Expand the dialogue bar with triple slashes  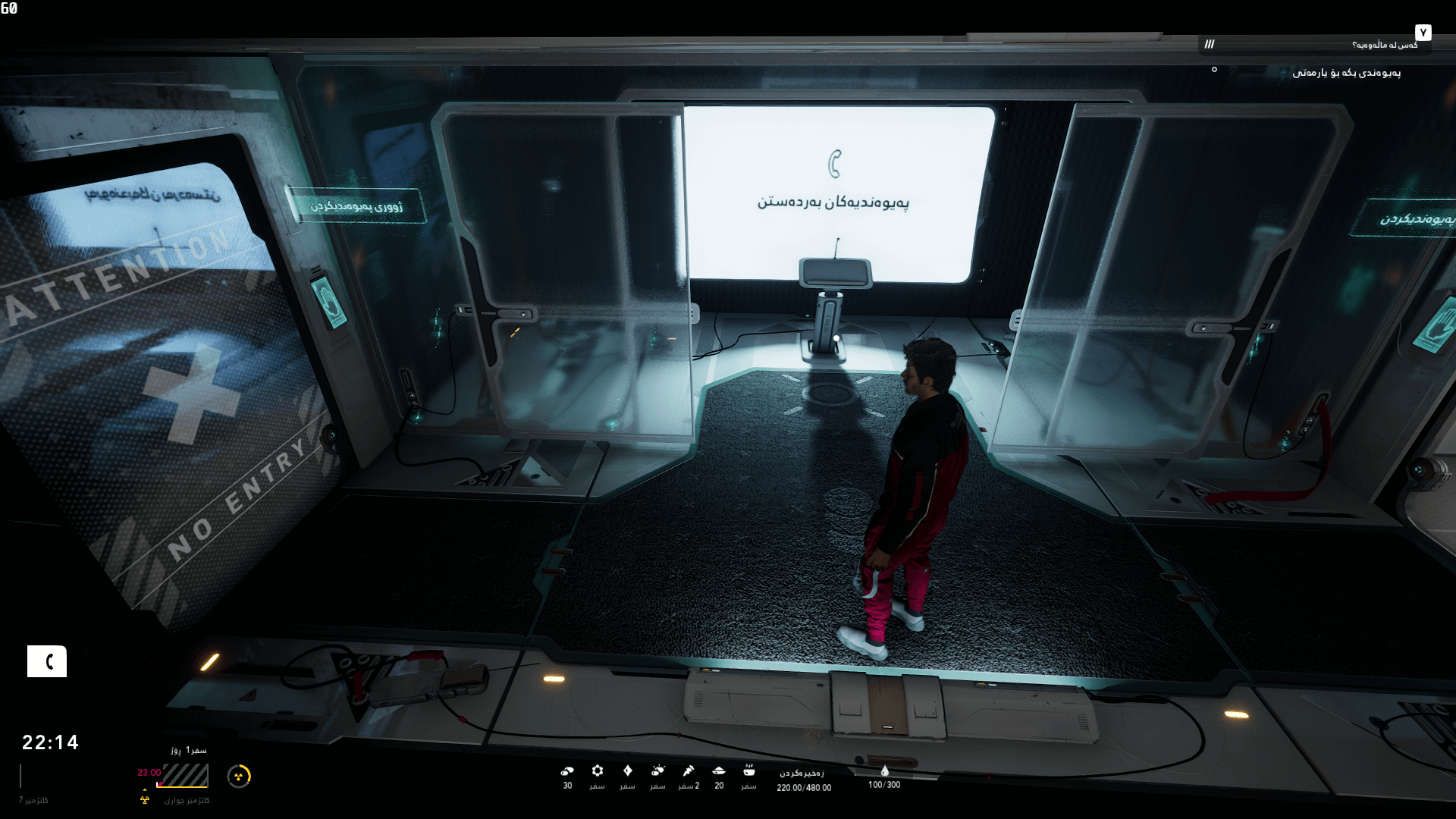[x=1210, y=45]
